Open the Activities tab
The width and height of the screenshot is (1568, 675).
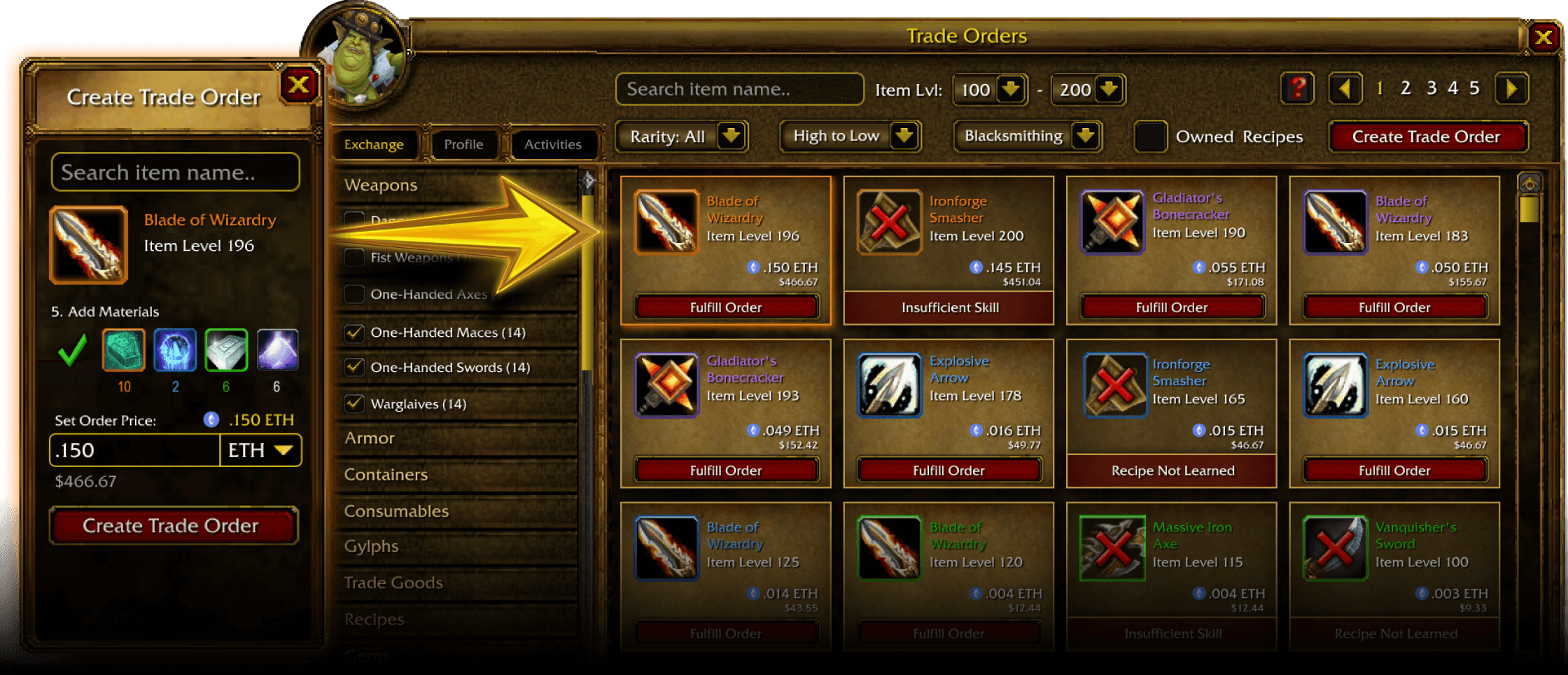point(552,144)
